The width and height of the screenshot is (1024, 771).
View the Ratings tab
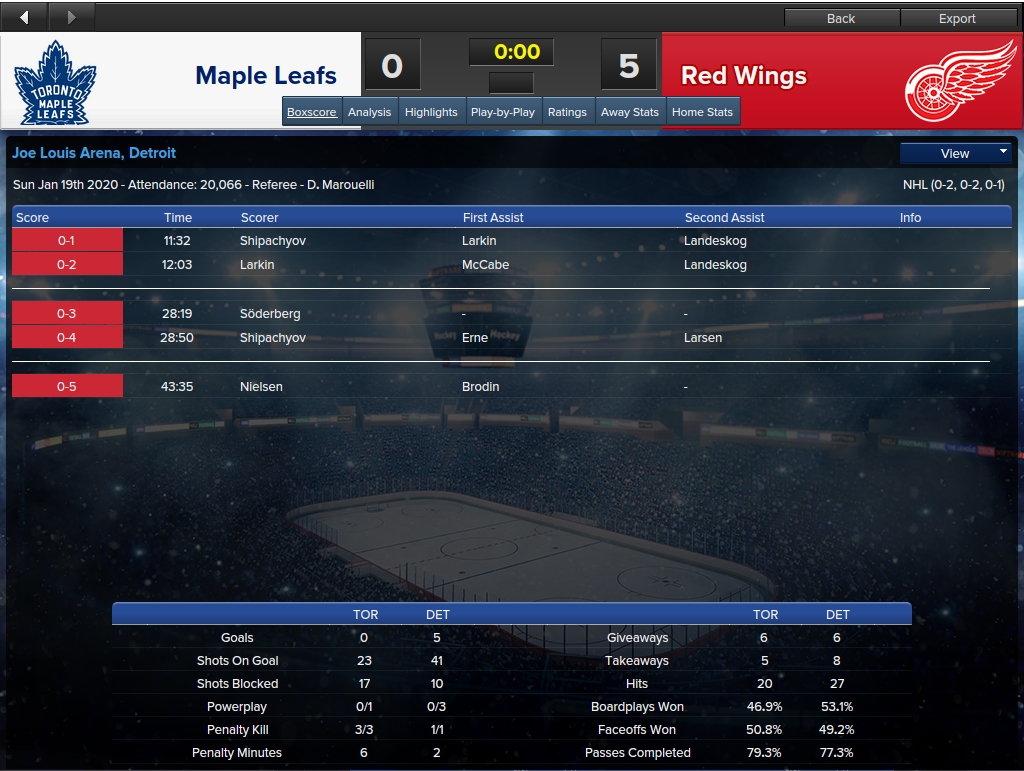pos(567,112)
